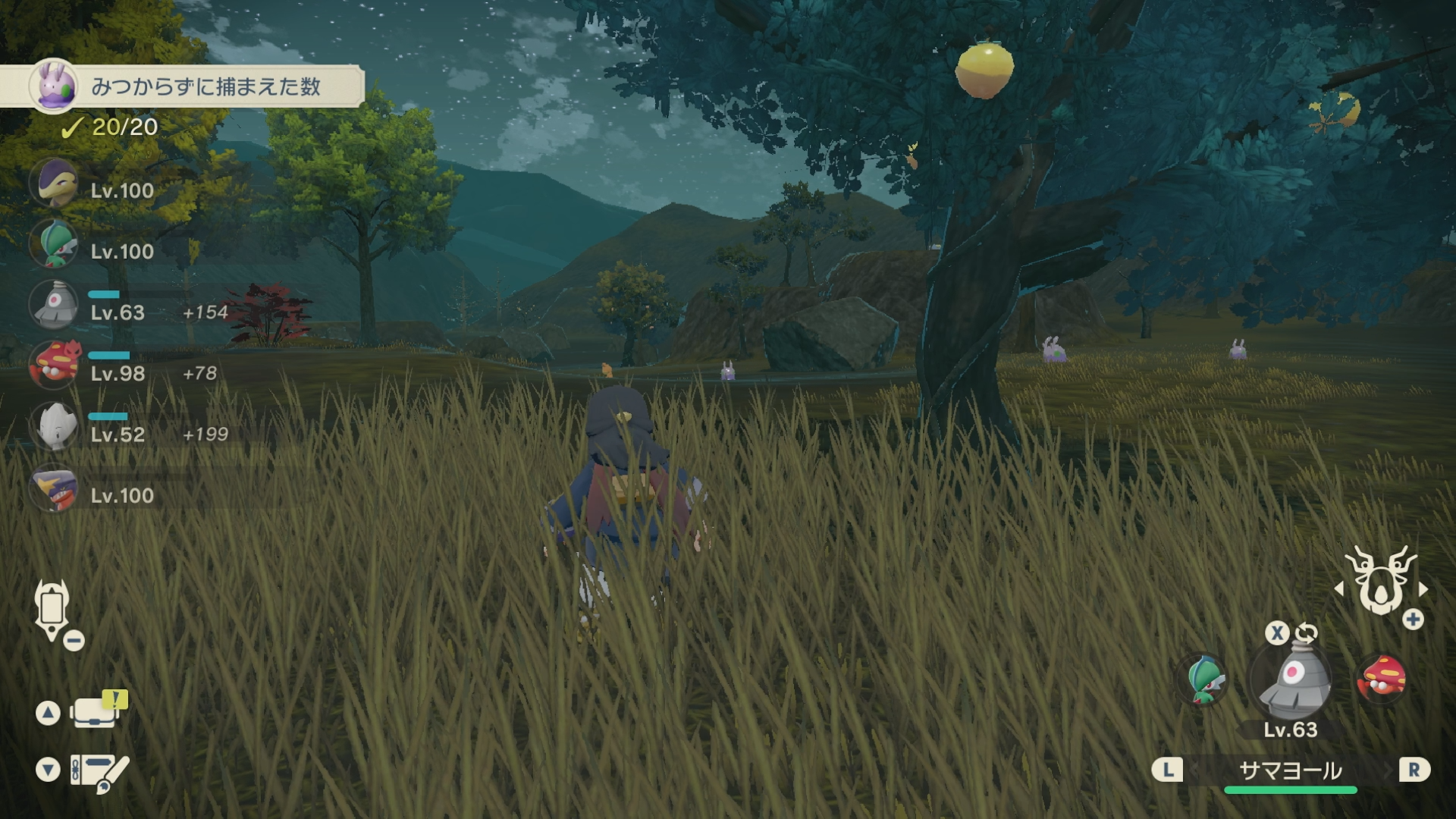
Task: Switch to Parasect in the throw selector
Action: click(1382, 678)
